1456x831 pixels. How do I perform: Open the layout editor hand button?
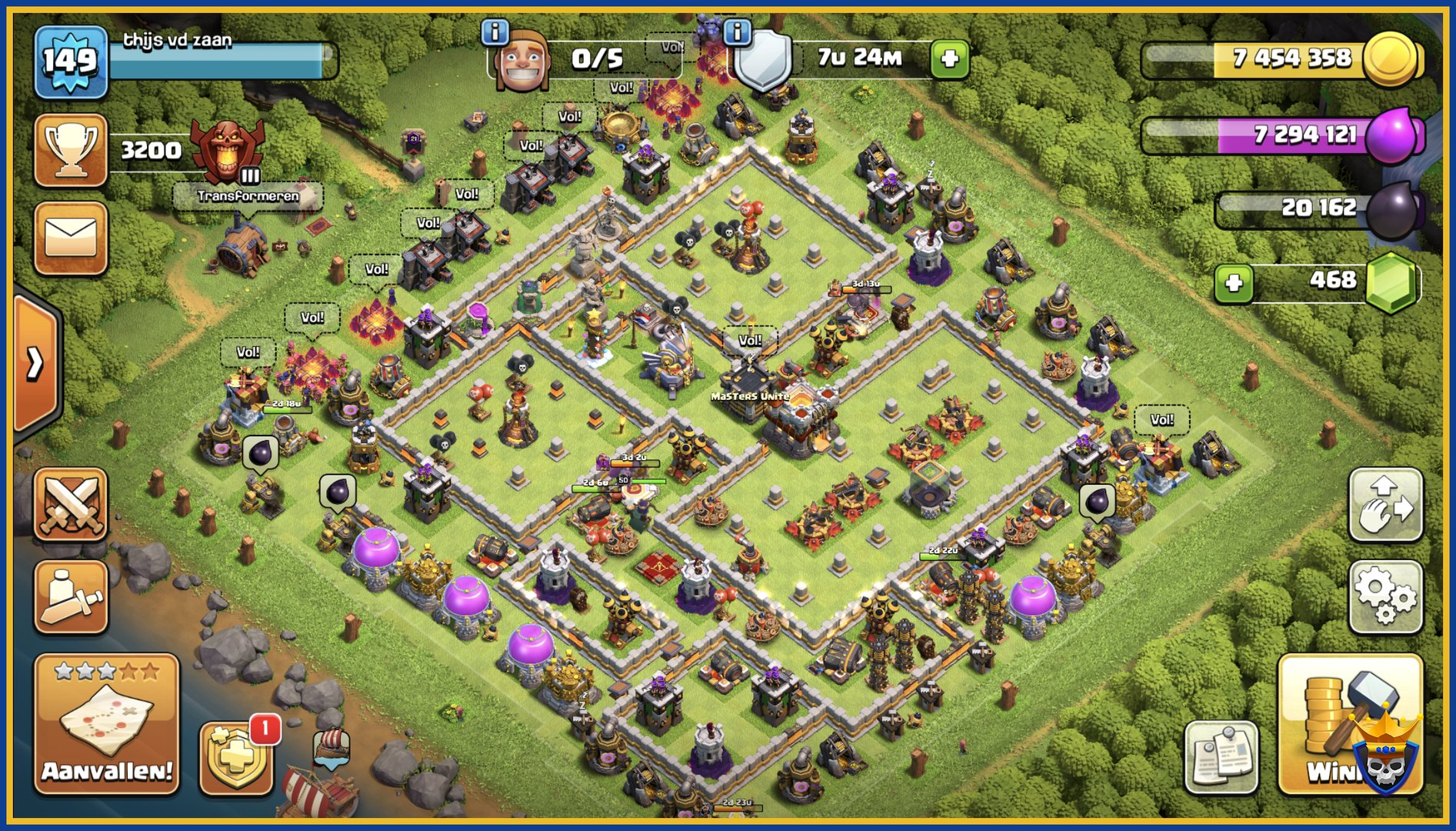click(1385, 505)
